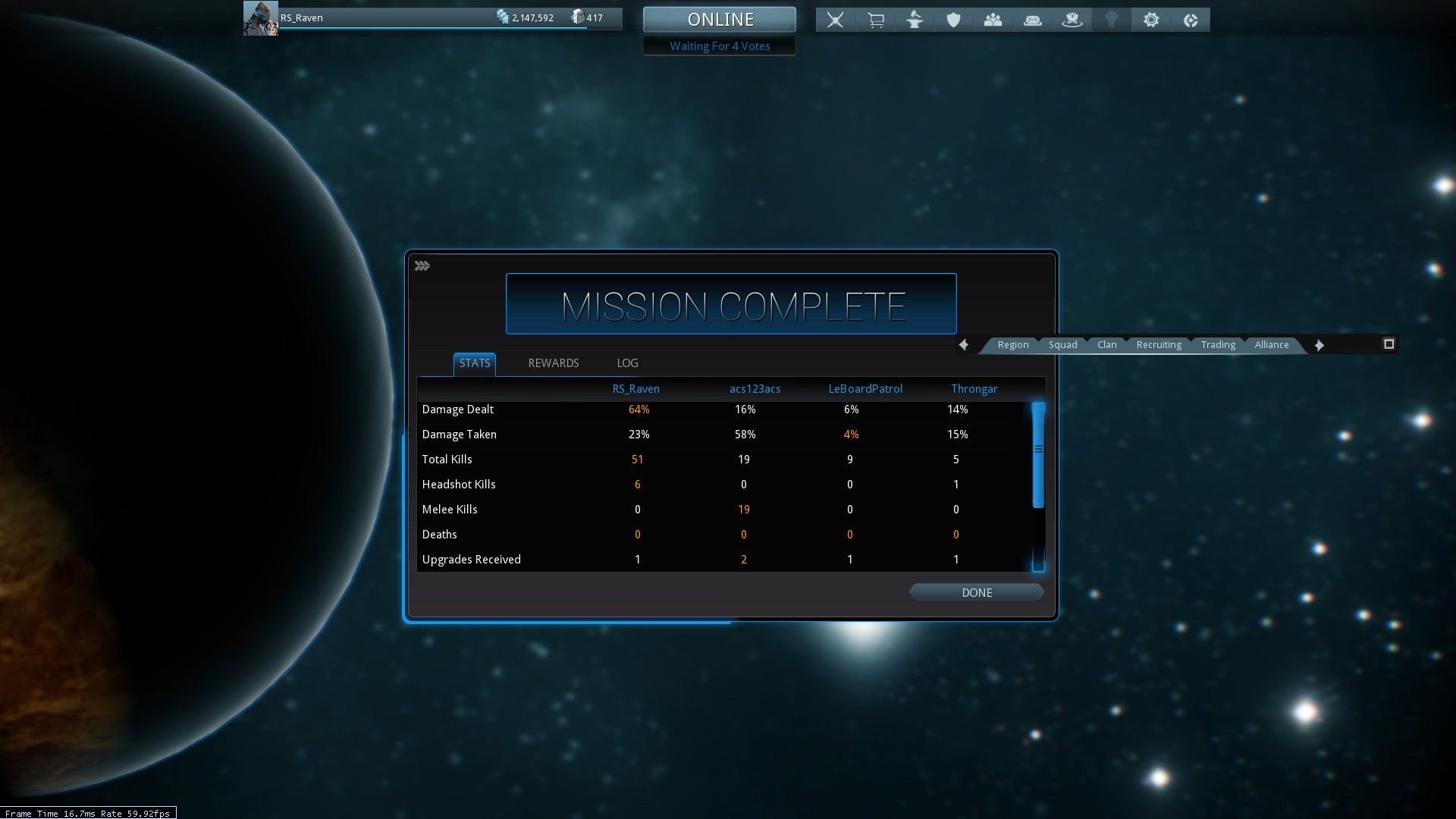Open the Trading chat tab

[1217, 345]
